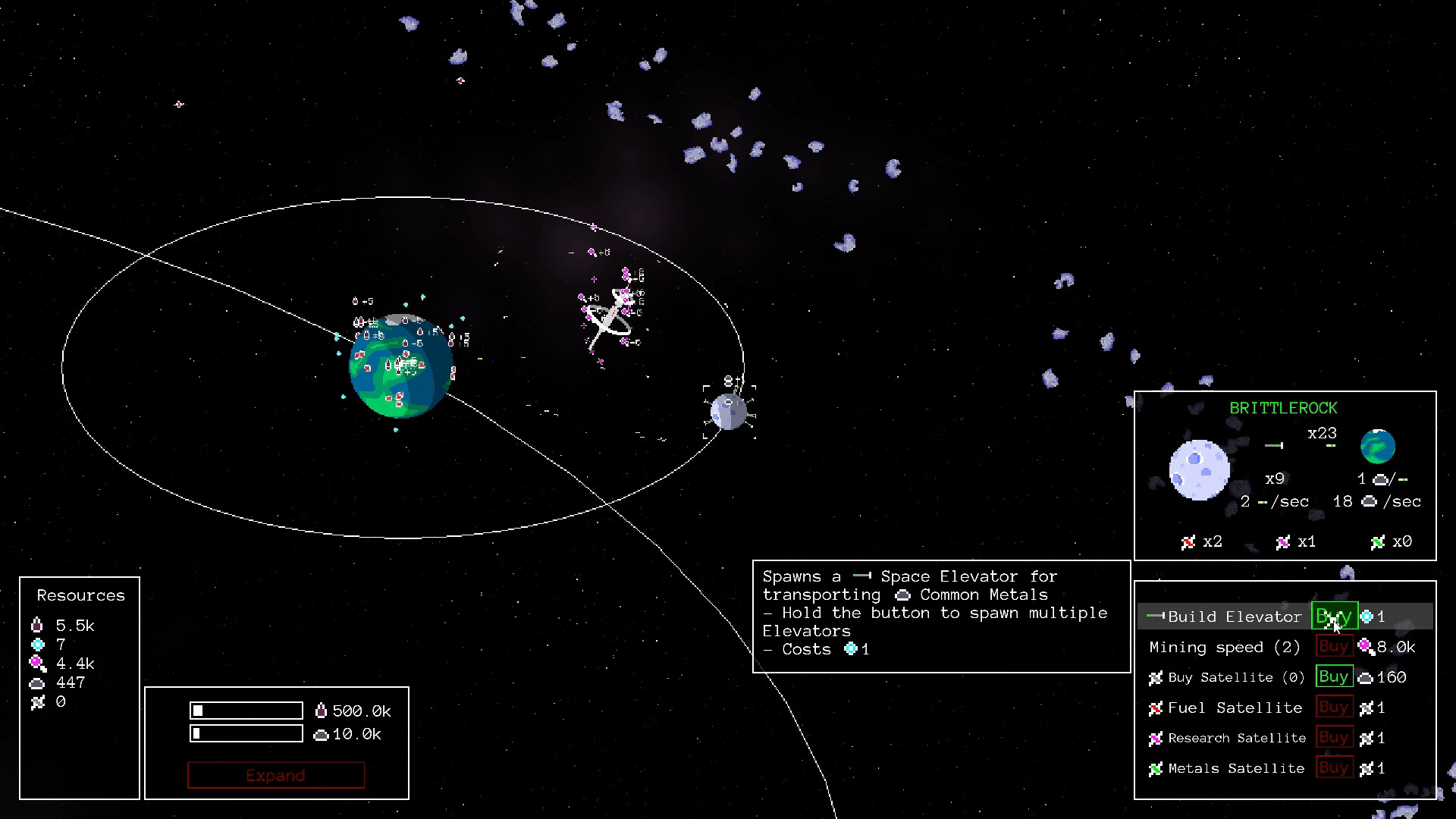
Task: Buy the Research Satellite upgrade
Action: tap(1333, 738)
